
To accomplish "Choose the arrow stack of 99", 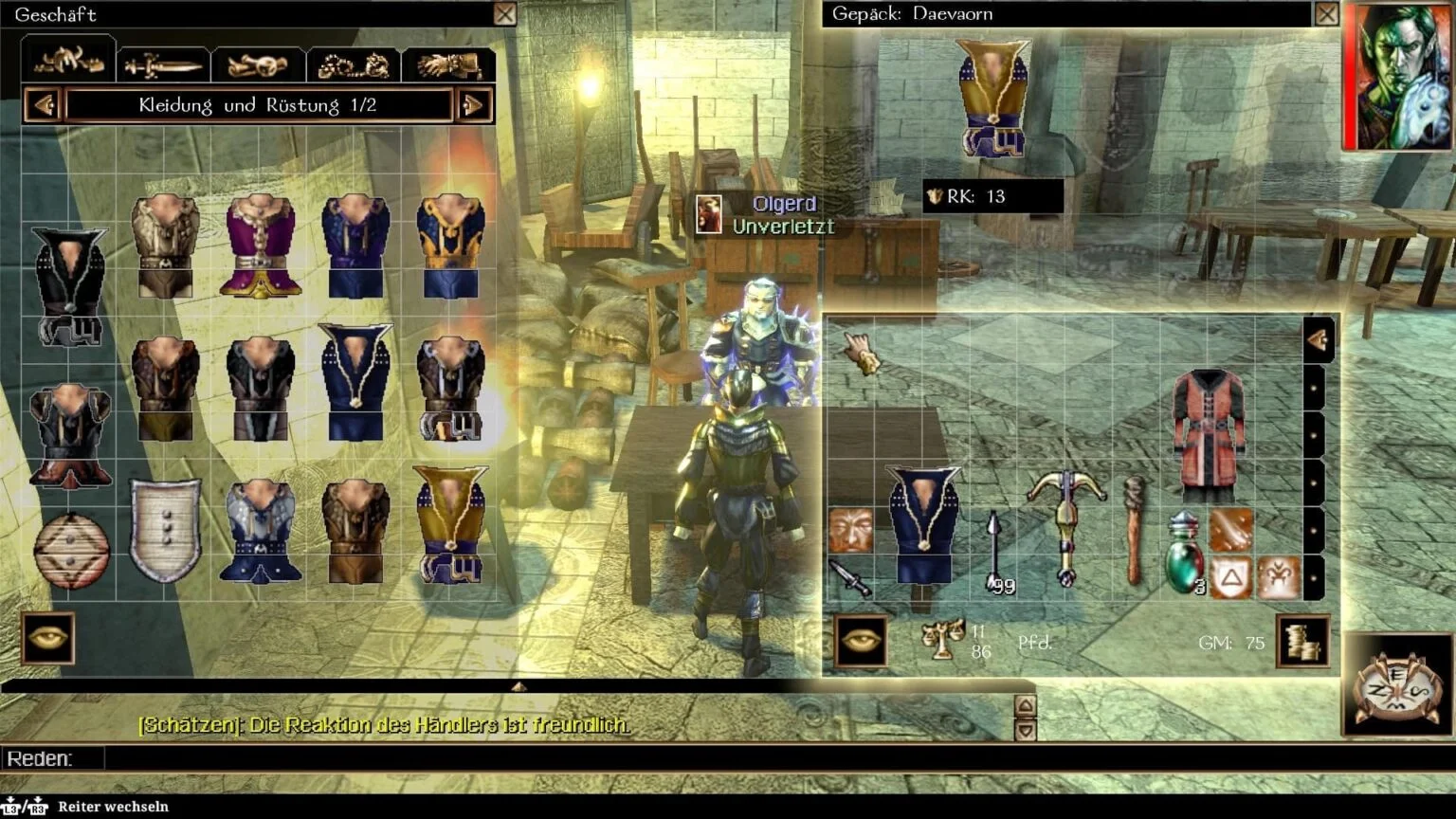I will [995, 552].
